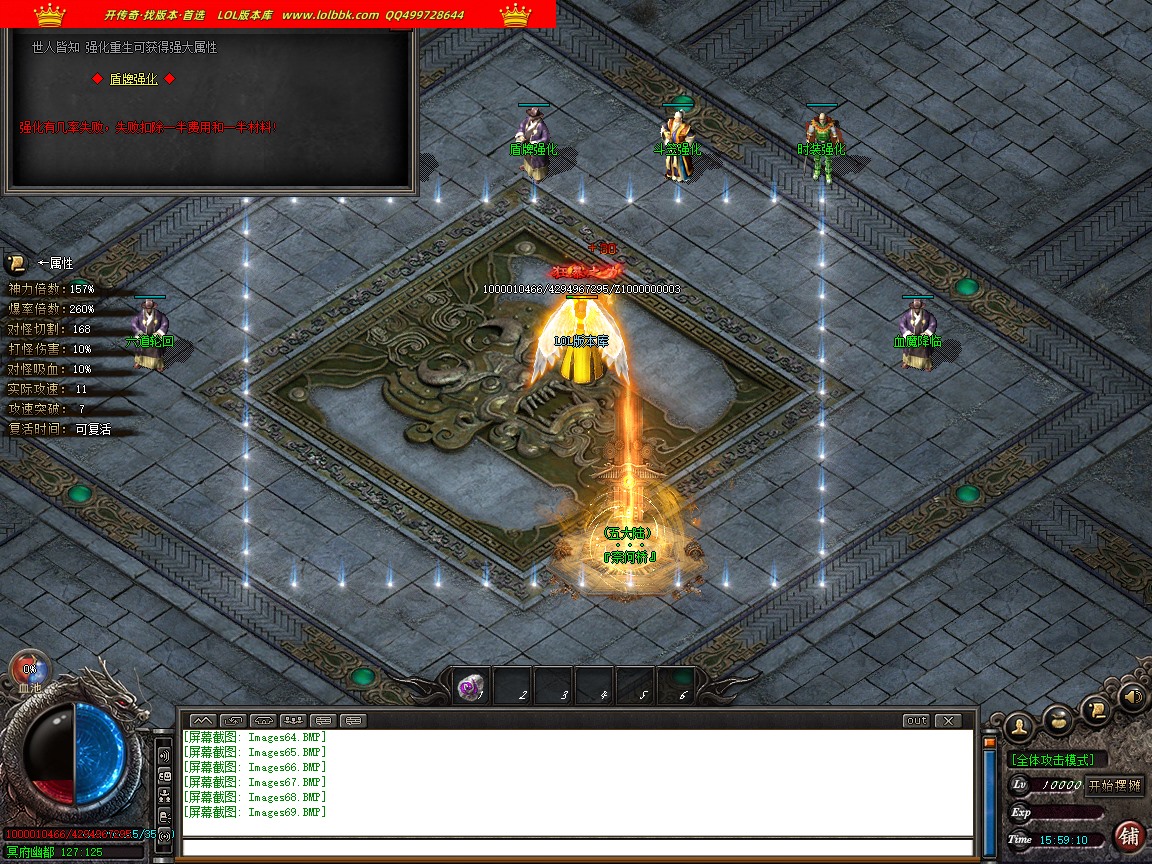This screenshot has height=864, width=1152.
Task: Use the purple swirl stone in slot 1
Action: [471, 687]
